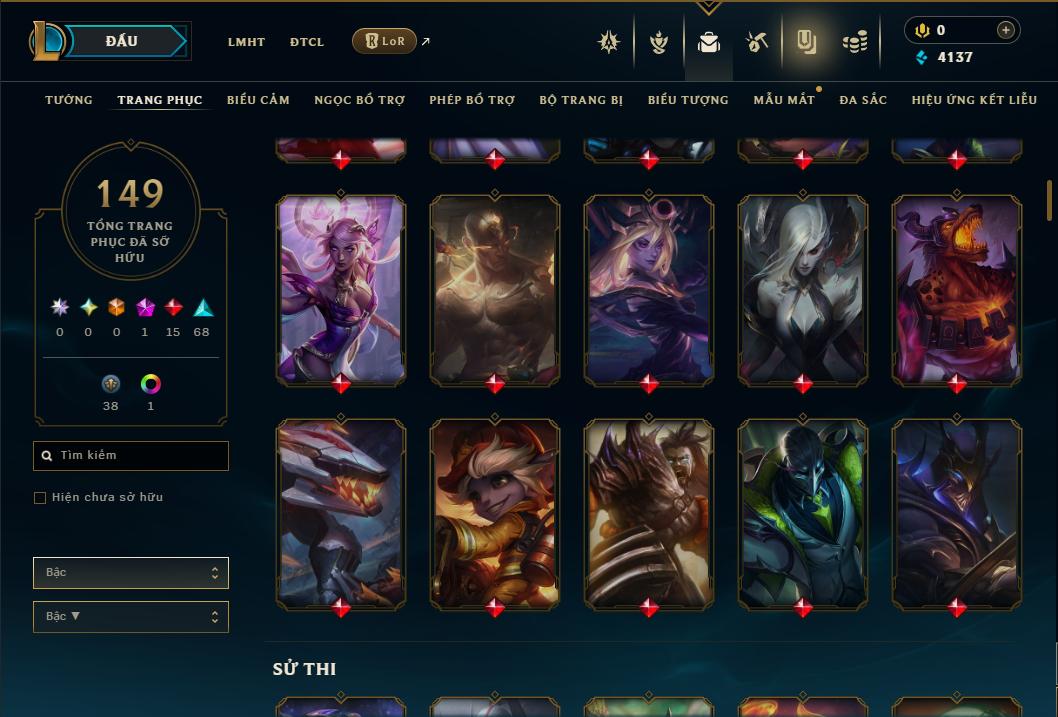Show the BỘ TRANG BỊ tab
The width and height of the screenshot is (1058, 717).
coord(581,100)
